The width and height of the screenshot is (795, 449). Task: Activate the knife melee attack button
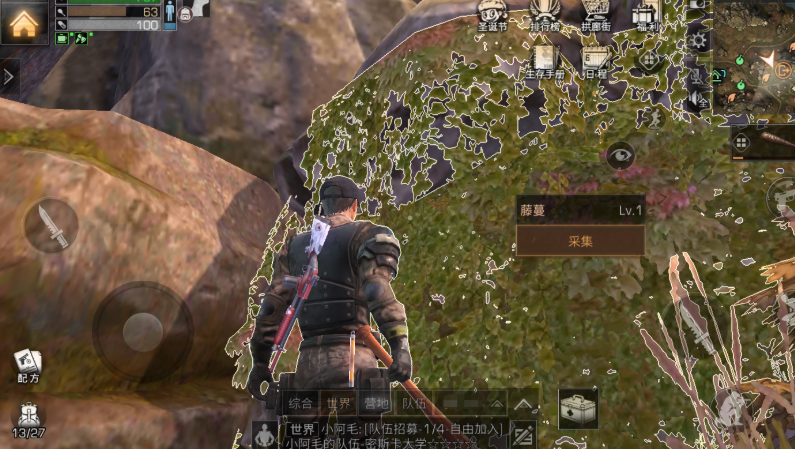[x=51, y=225]
